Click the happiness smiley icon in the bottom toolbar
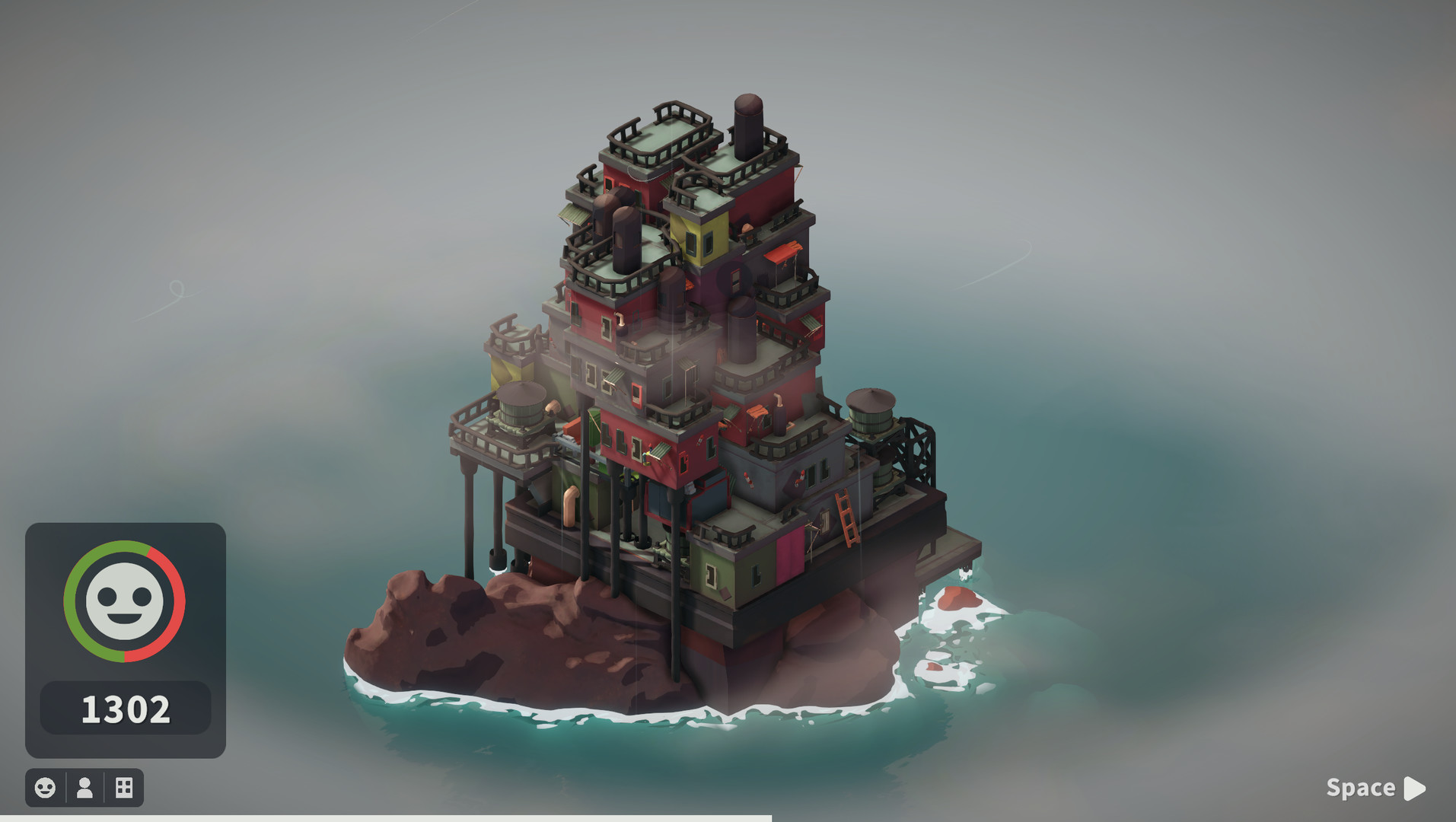1456x822 pixels. pos(46,788)
